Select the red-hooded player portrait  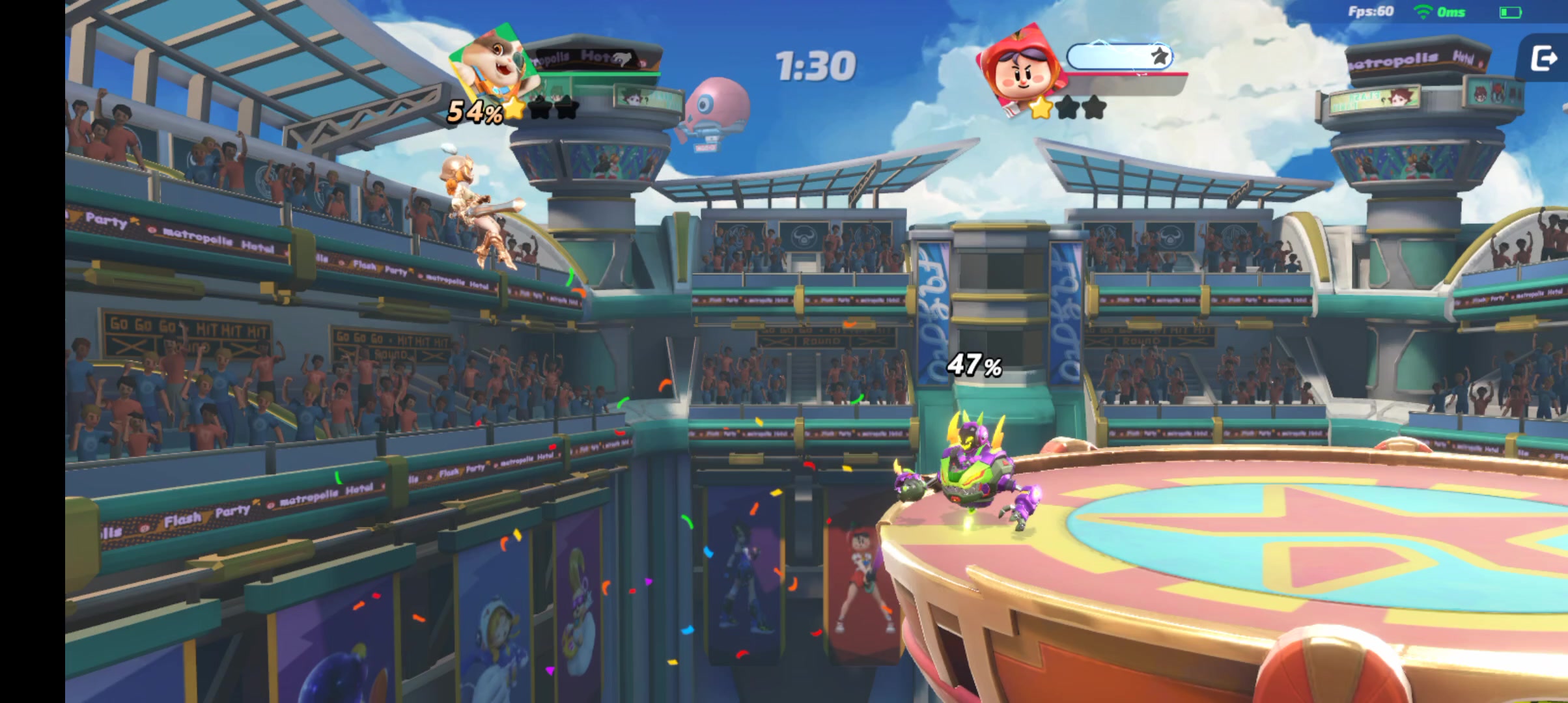click(1020, 66)
